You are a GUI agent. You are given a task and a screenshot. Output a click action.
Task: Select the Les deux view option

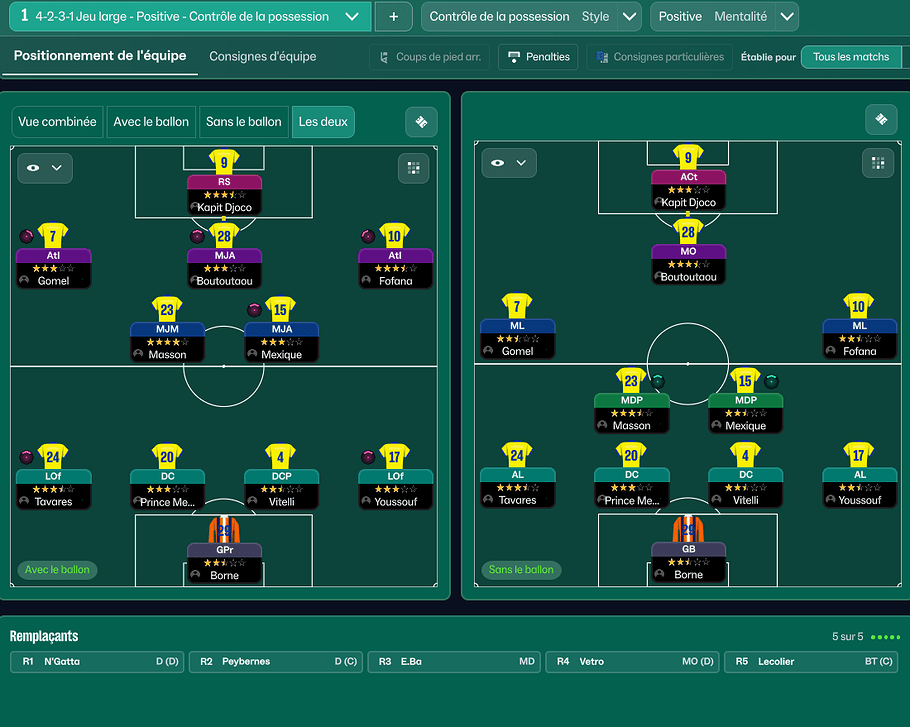click(323, 122)
